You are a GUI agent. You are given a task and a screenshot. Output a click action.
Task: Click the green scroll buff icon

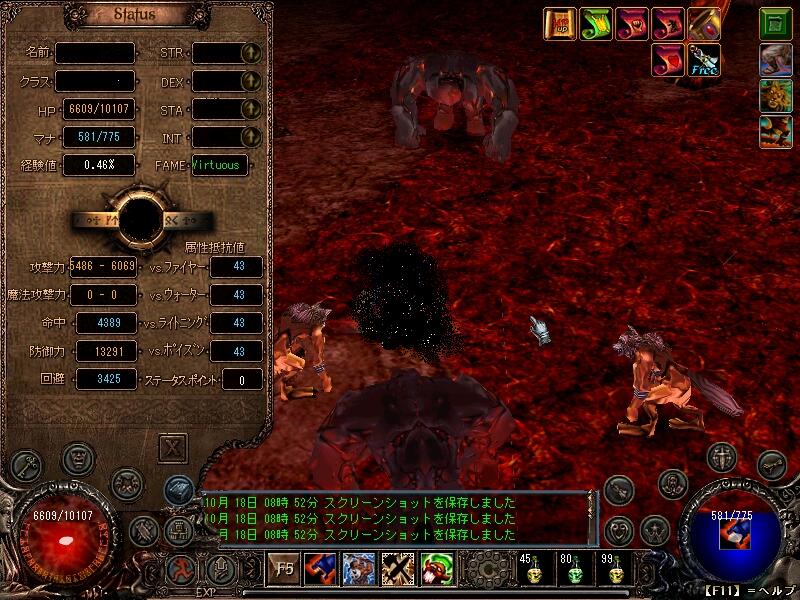click(x=595, y=24)
